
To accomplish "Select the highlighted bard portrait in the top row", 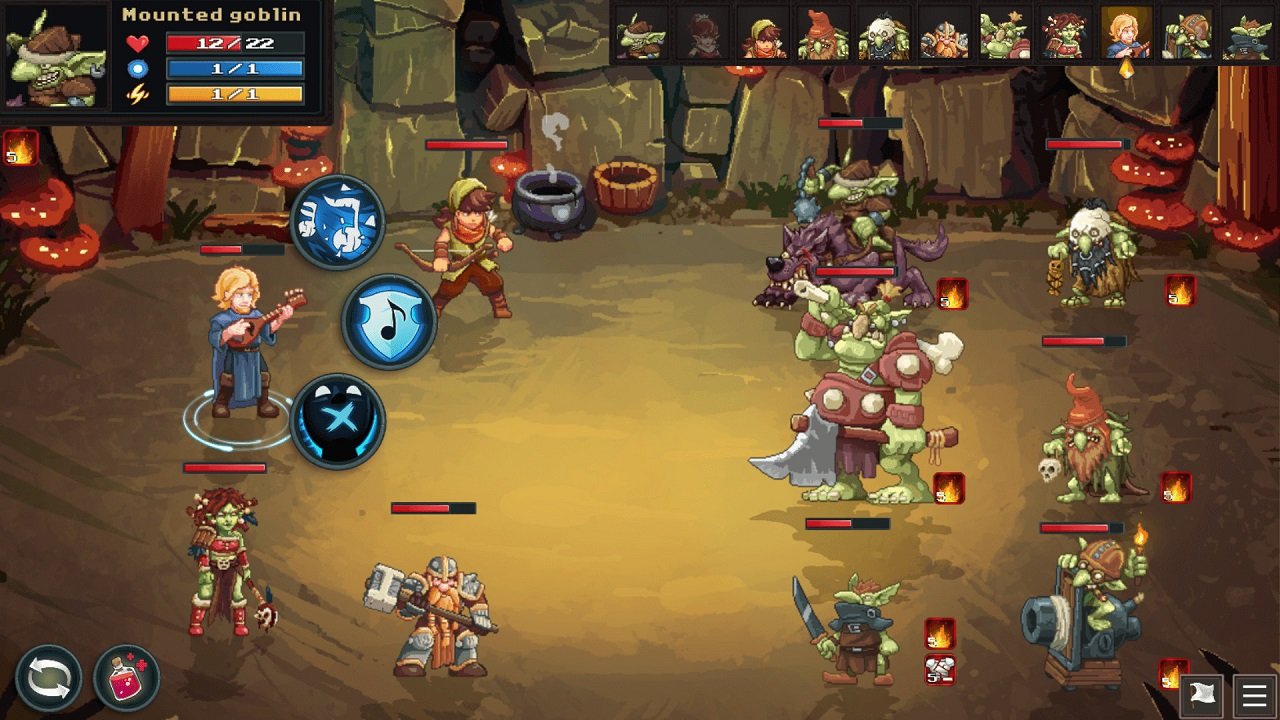I will (1125, 35).
